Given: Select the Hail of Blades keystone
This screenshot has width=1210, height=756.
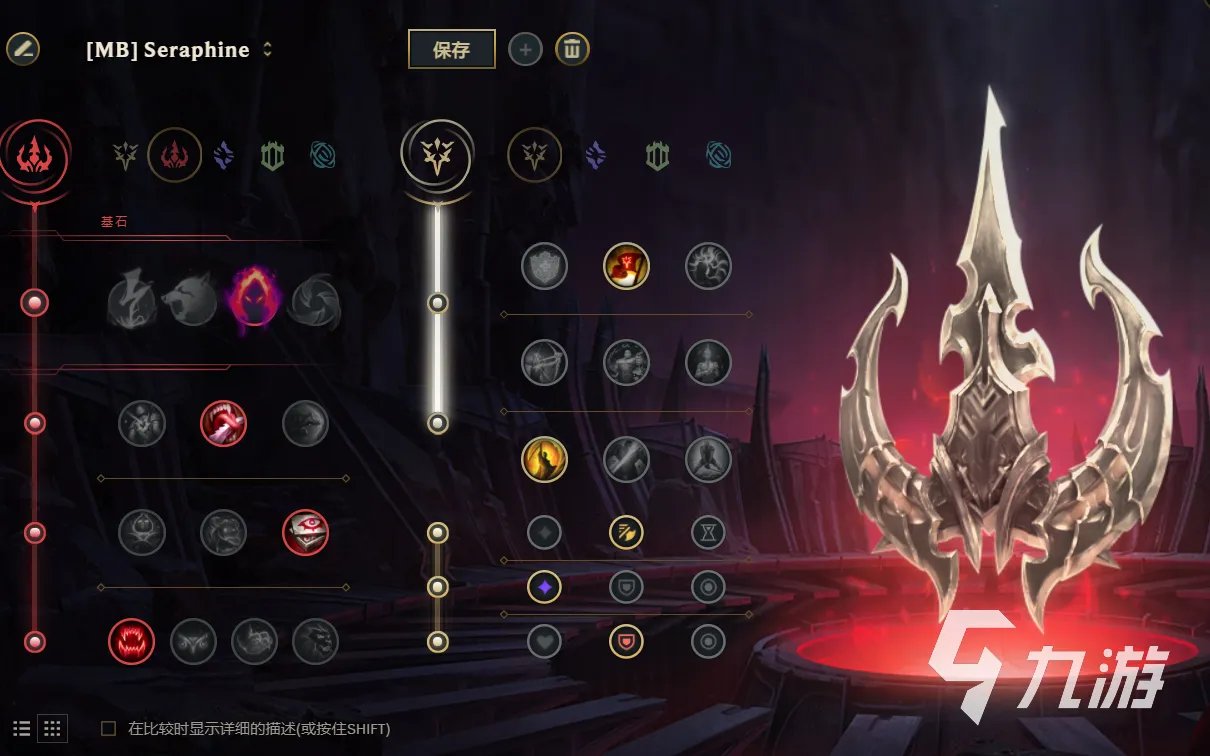Looking at the screenshot, I should pyautogui.click(x=315, y=301).
